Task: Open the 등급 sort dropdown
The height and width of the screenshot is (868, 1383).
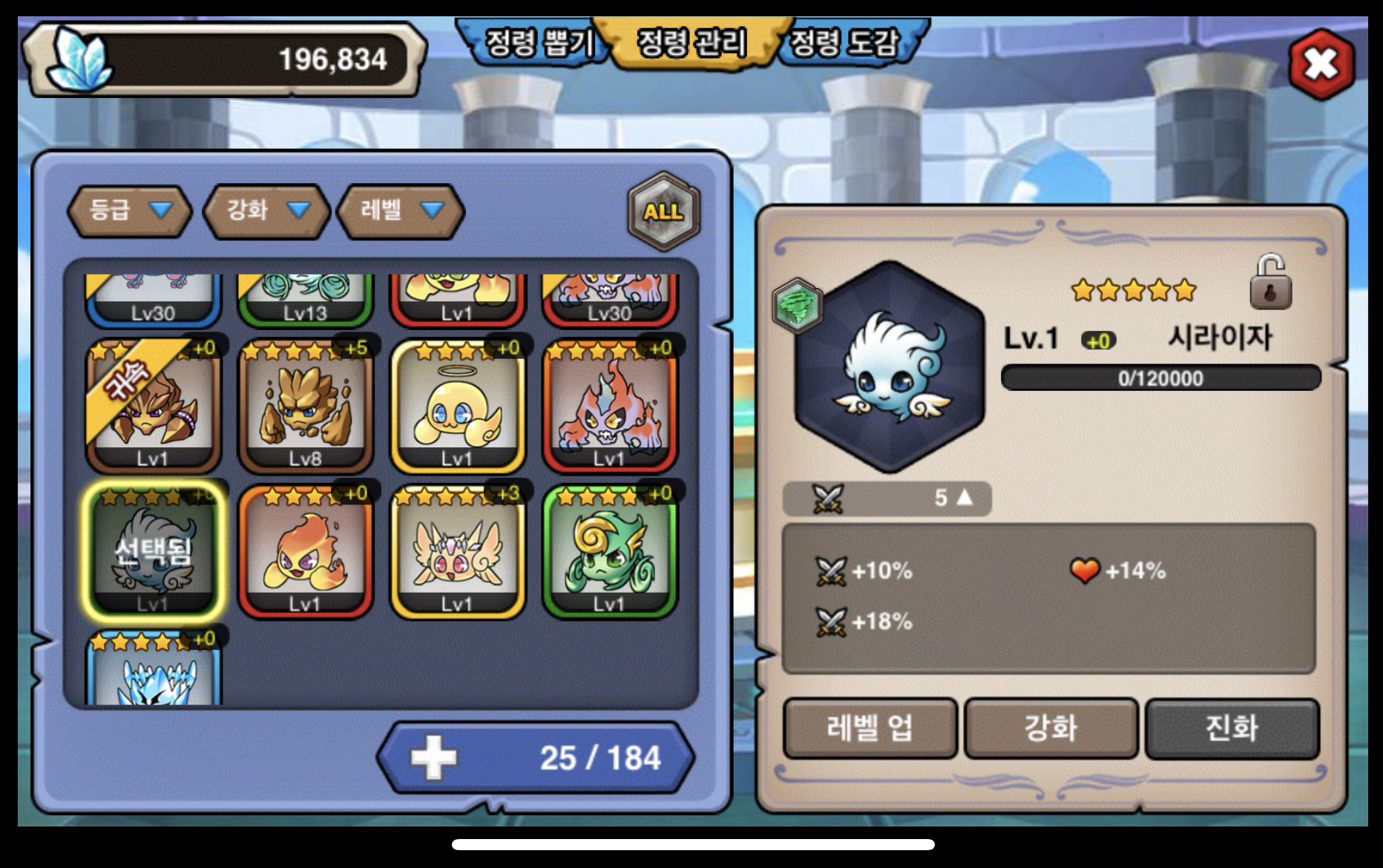Action: pyautogui.click(x=130, y=211)
